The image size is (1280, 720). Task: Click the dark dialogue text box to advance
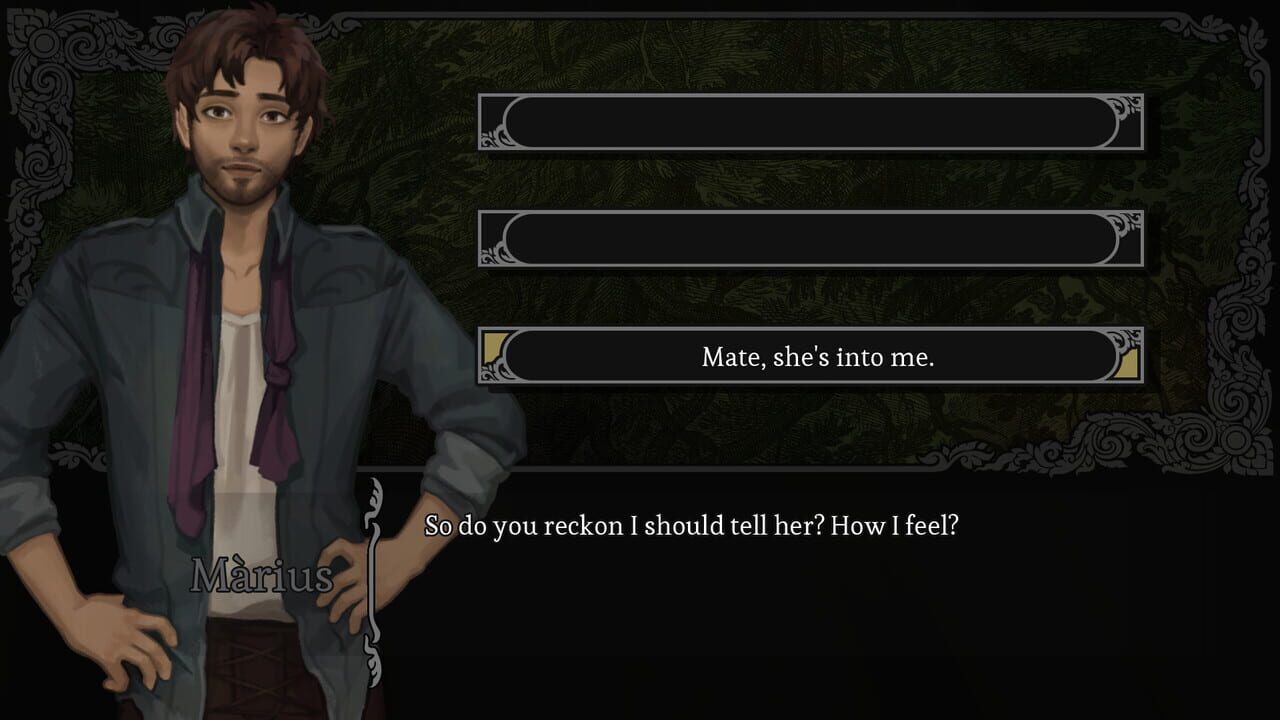(x=800, y=600)
